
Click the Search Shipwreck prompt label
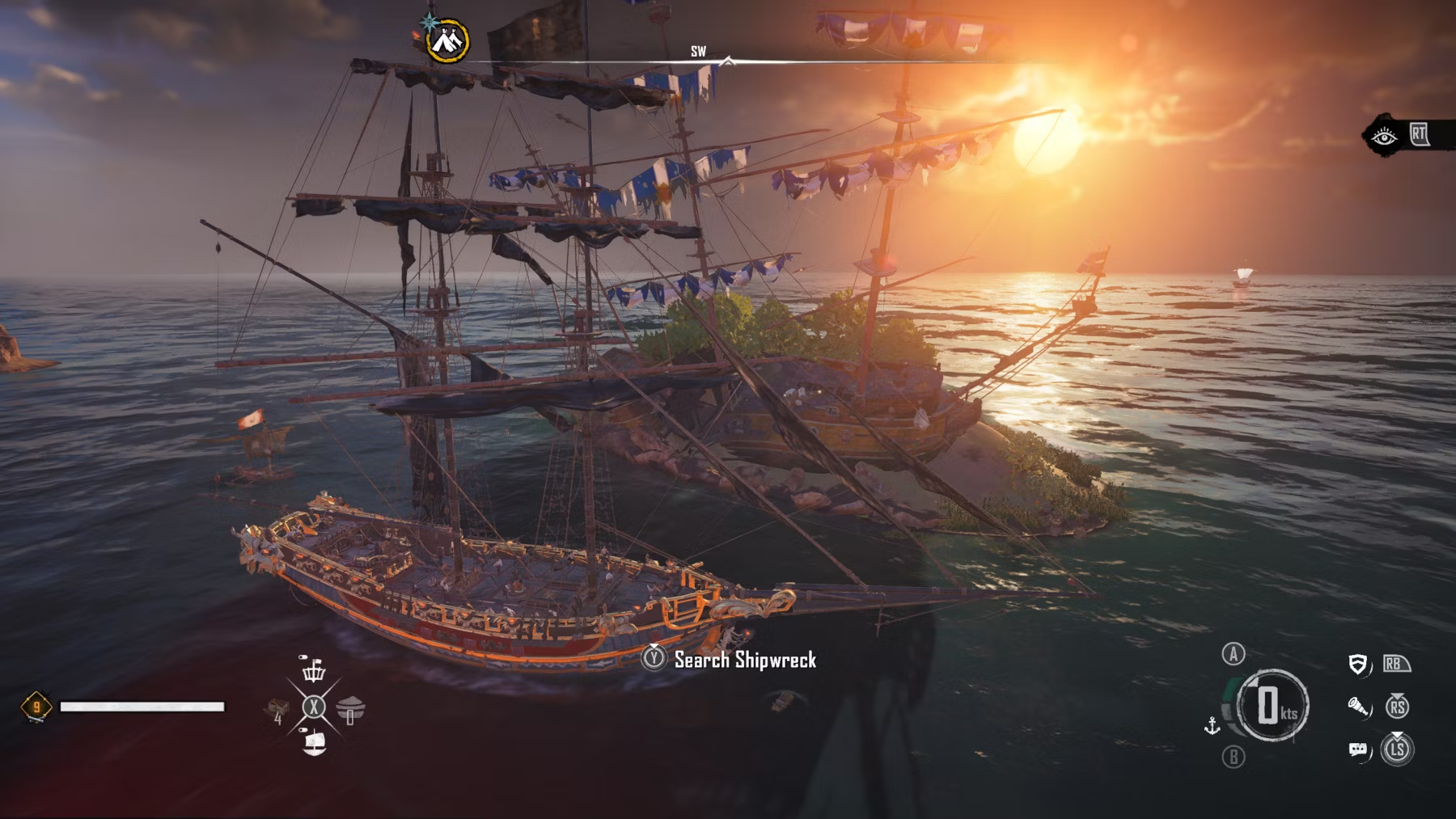pyautogui.click(x=745, y=660)
